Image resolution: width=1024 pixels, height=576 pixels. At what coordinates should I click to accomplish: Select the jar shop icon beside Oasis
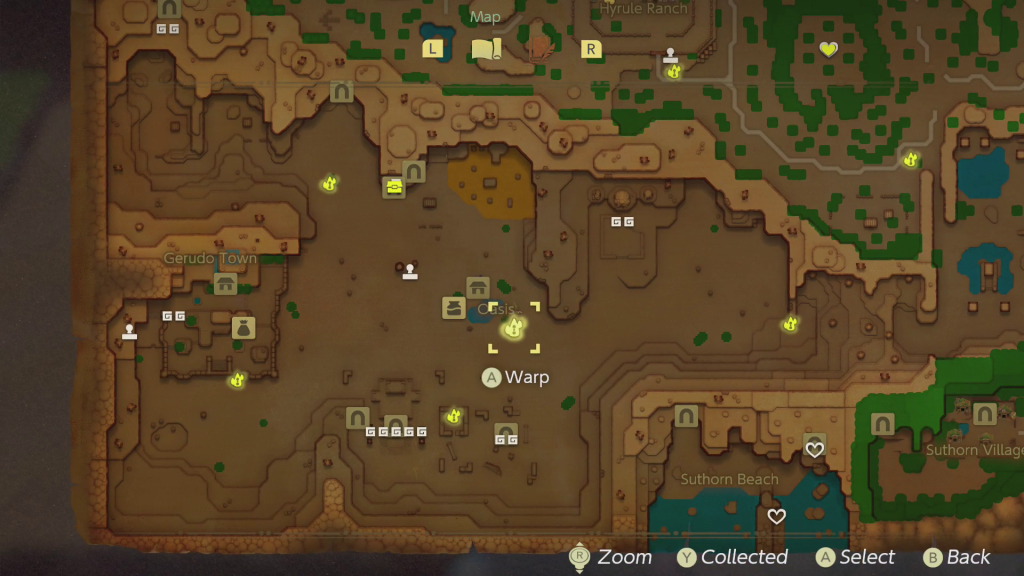tap(454, 308)
